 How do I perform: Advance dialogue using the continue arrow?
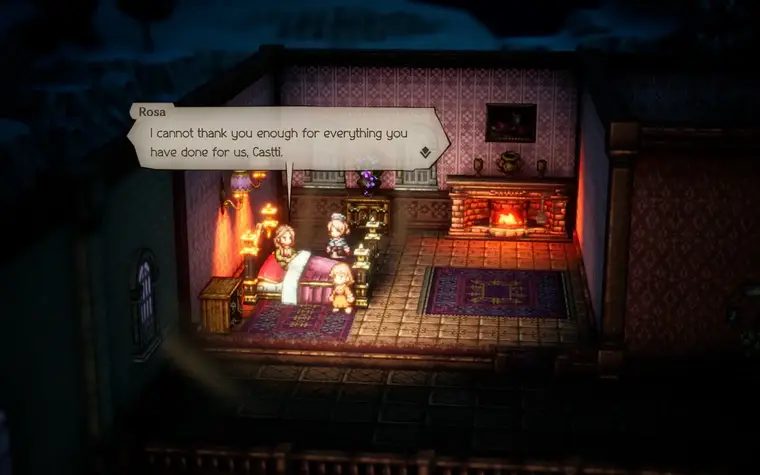(425, 152)
